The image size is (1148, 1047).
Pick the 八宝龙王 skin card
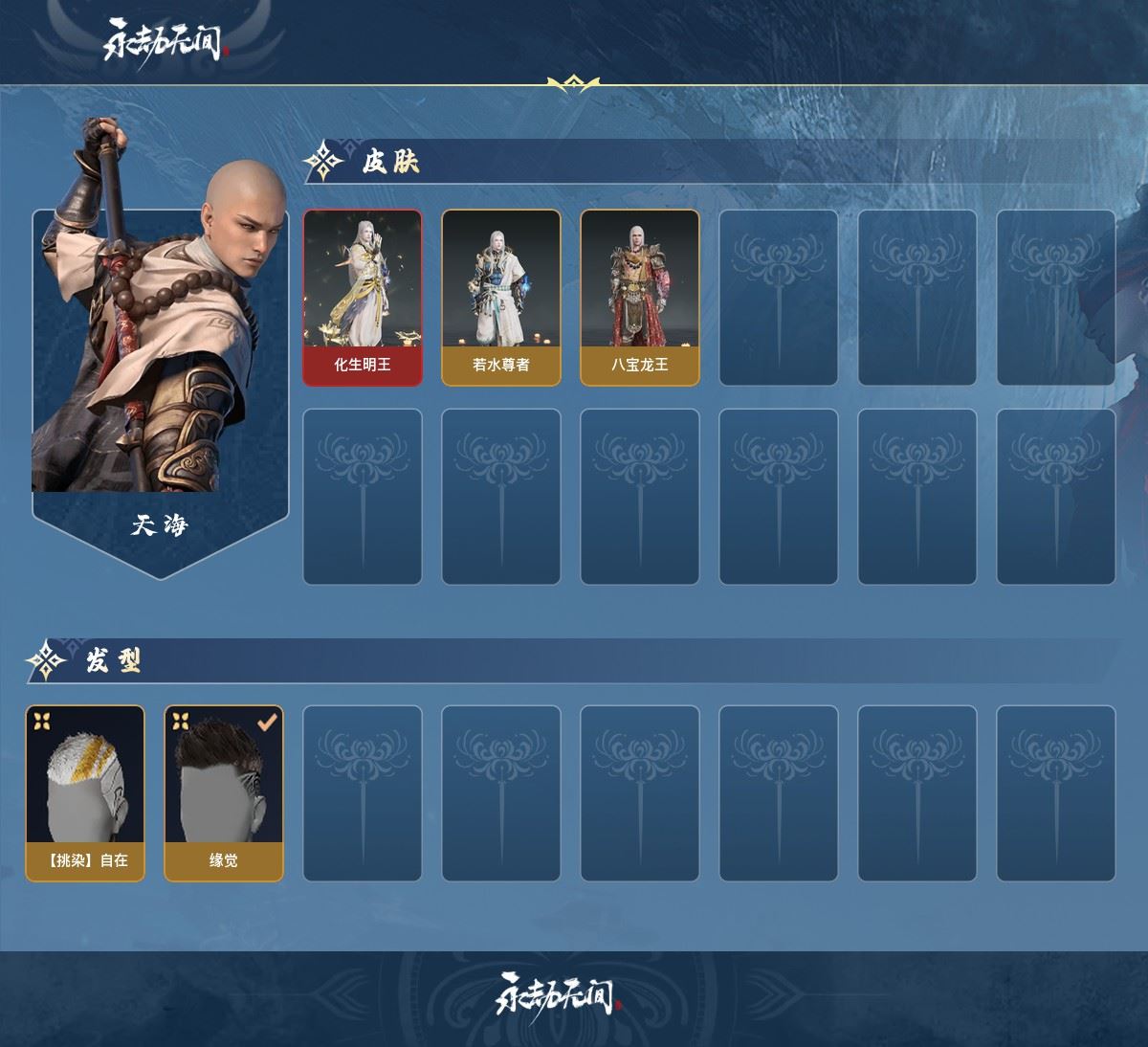tap(639, 298)
